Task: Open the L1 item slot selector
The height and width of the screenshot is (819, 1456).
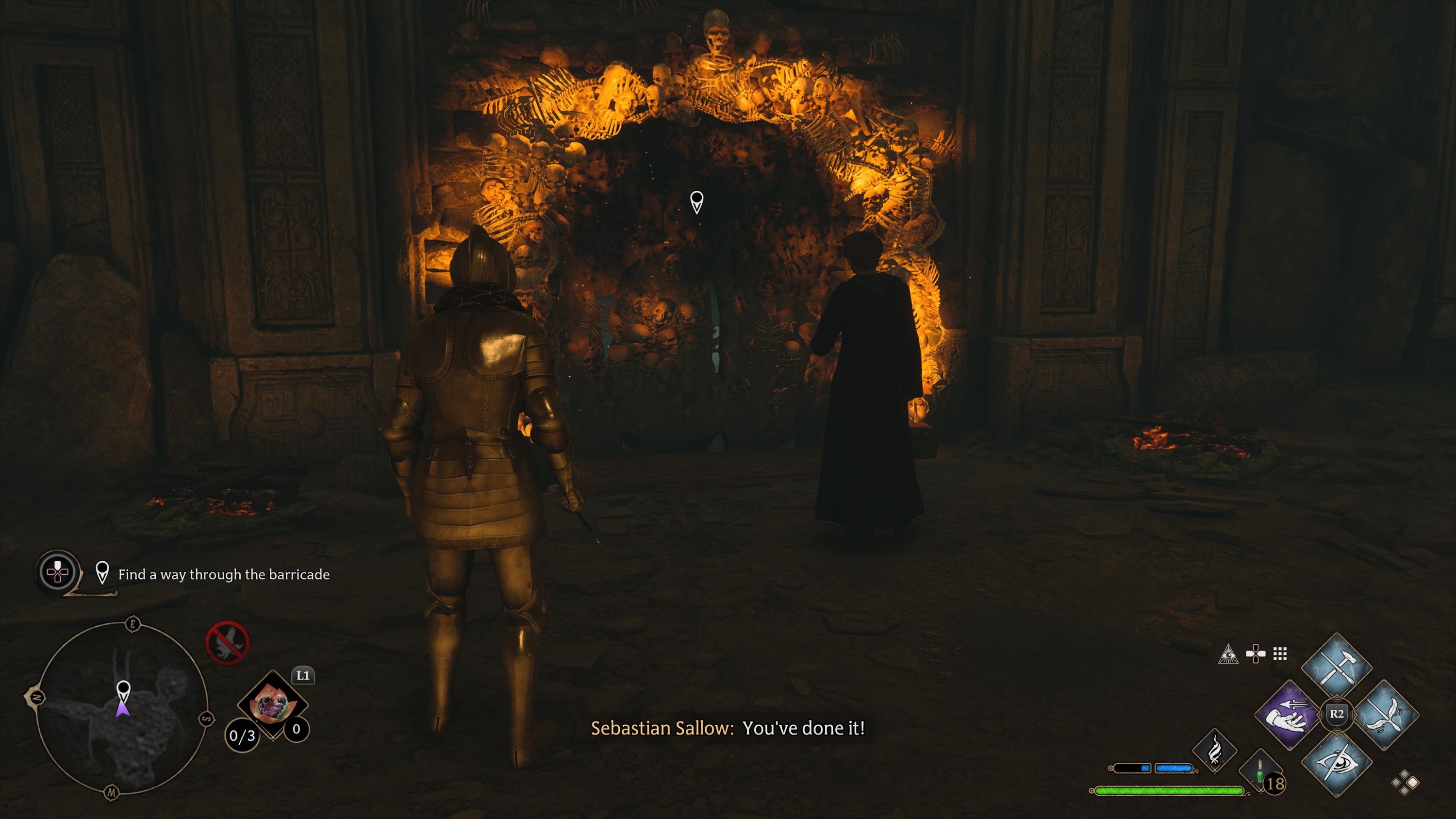Action: click(303, 676)
